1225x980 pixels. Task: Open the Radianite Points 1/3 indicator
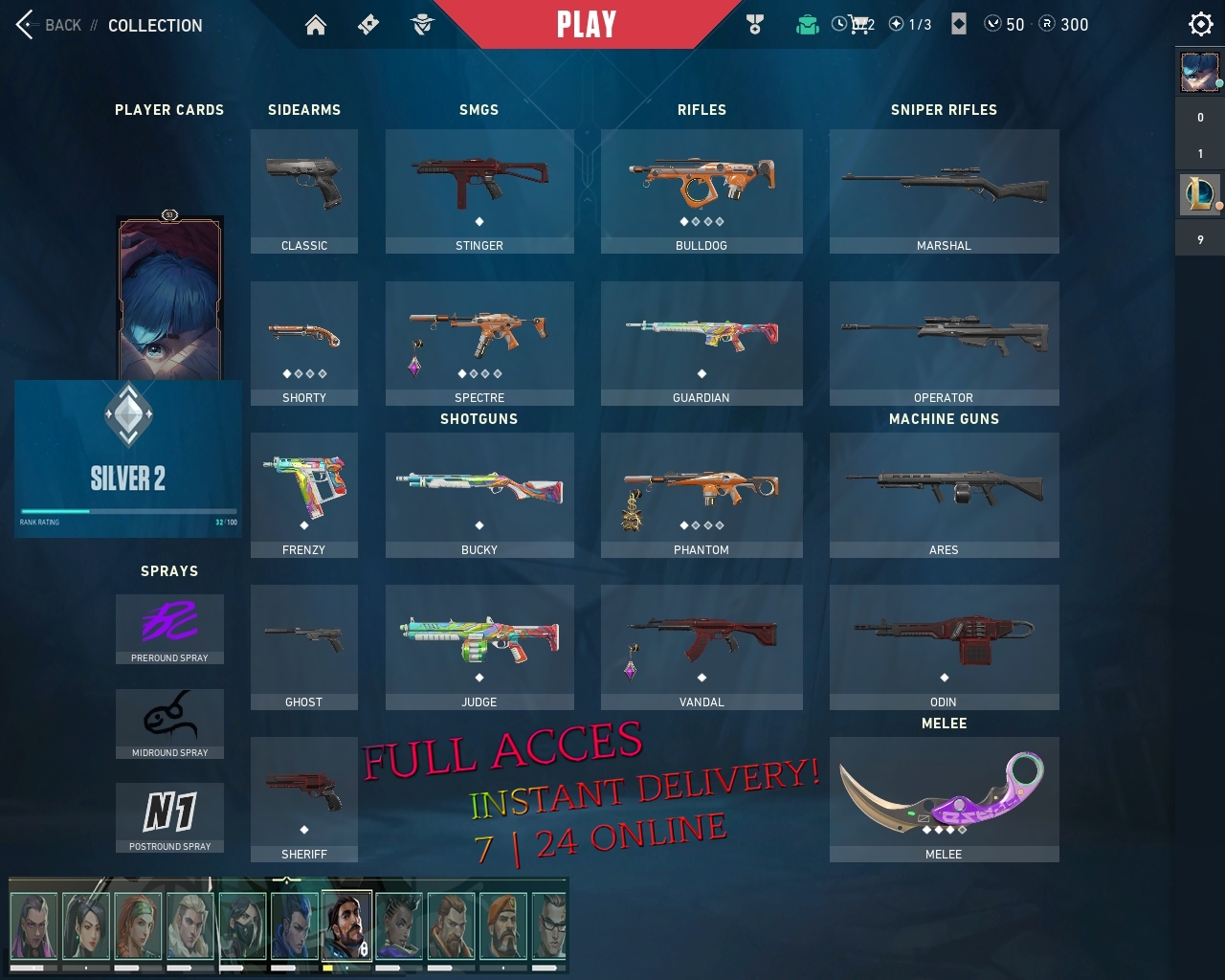click(x=909, y=25)
